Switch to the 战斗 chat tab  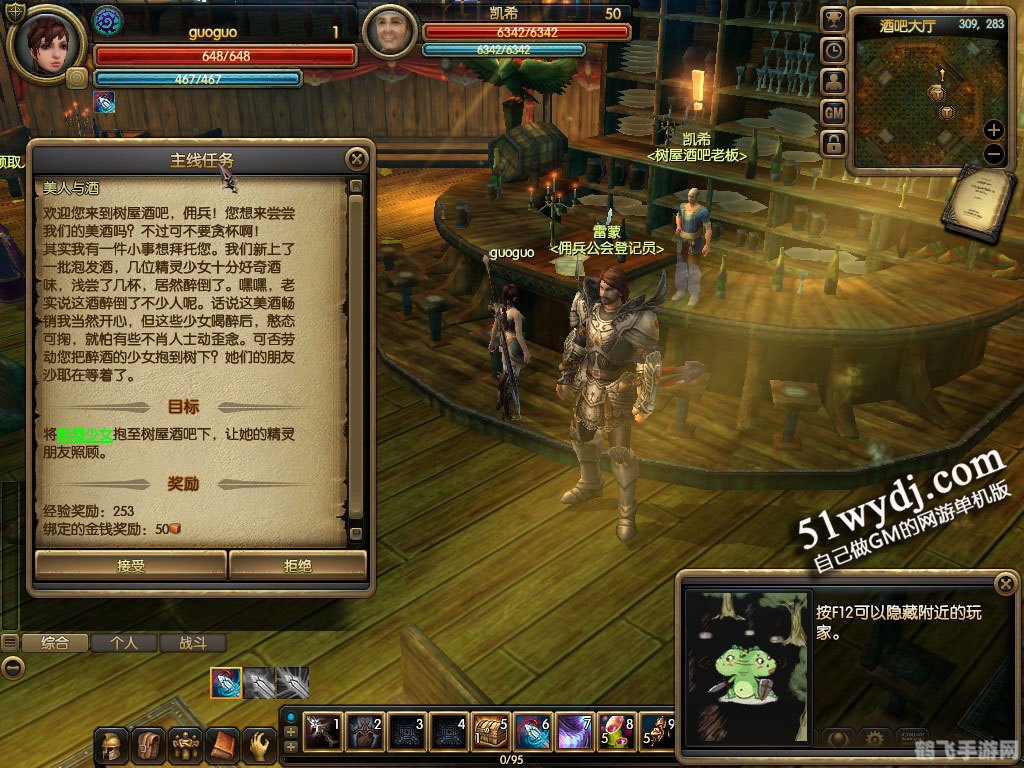coord(192,643)
